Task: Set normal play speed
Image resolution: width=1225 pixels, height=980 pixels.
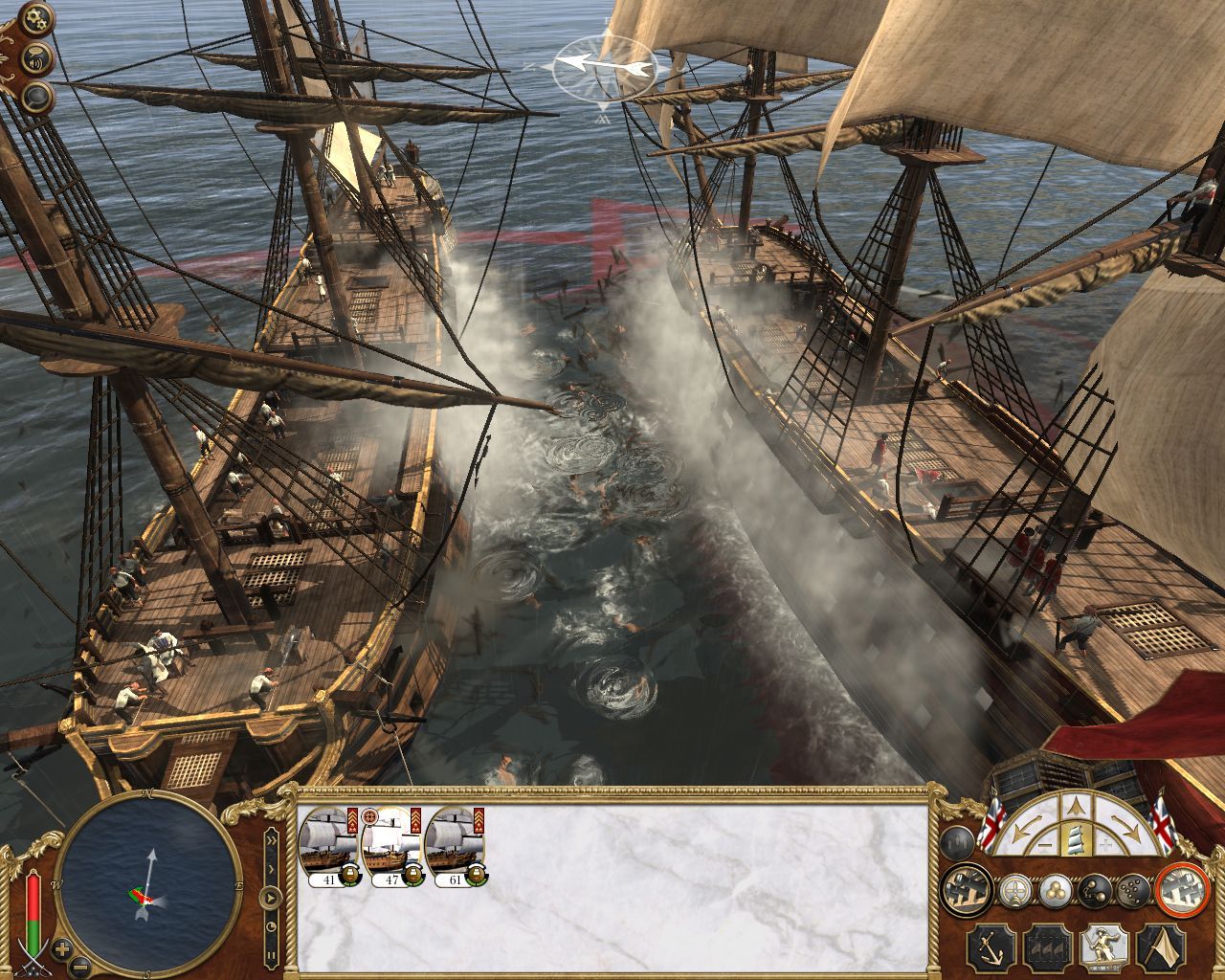Action: [x=272, y=898]
